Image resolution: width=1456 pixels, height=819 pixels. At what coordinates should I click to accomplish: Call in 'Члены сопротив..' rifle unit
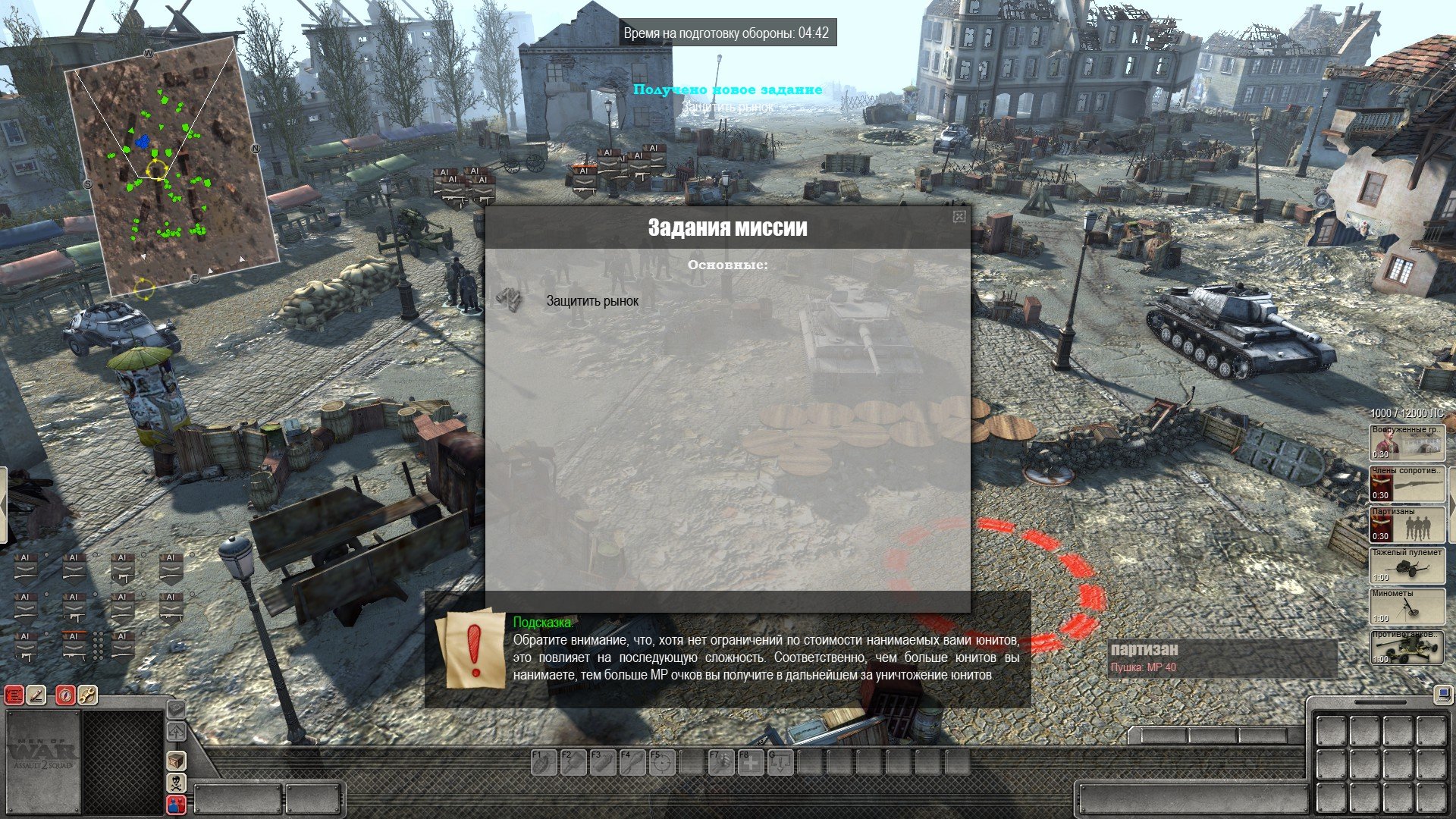tap(1407, 483)
